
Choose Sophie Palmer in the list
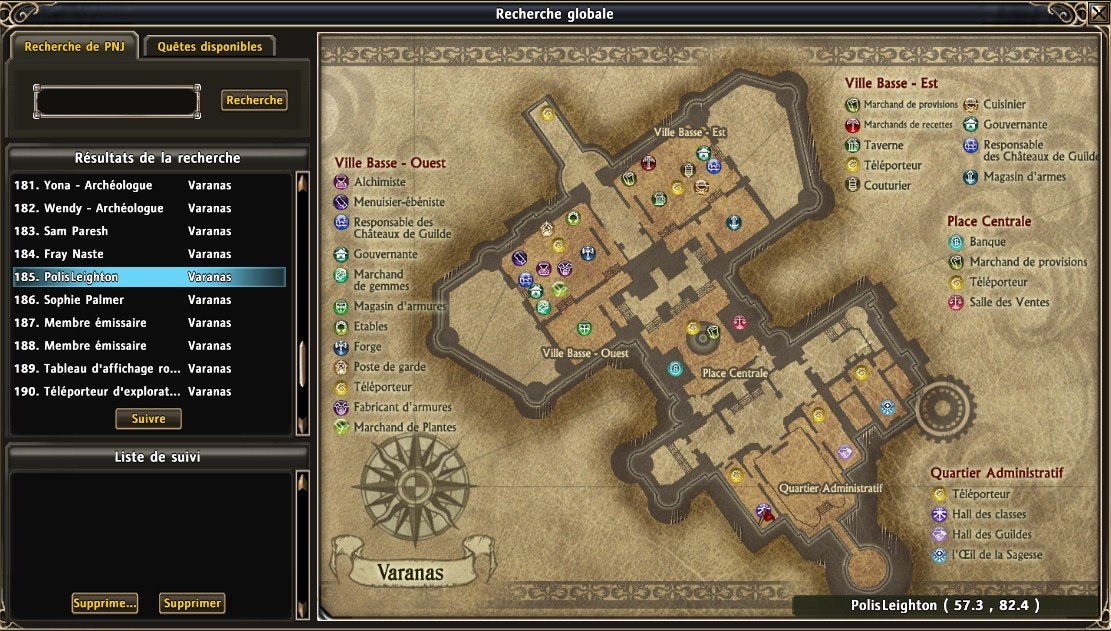pyautogui.click(x=148, y=300)
